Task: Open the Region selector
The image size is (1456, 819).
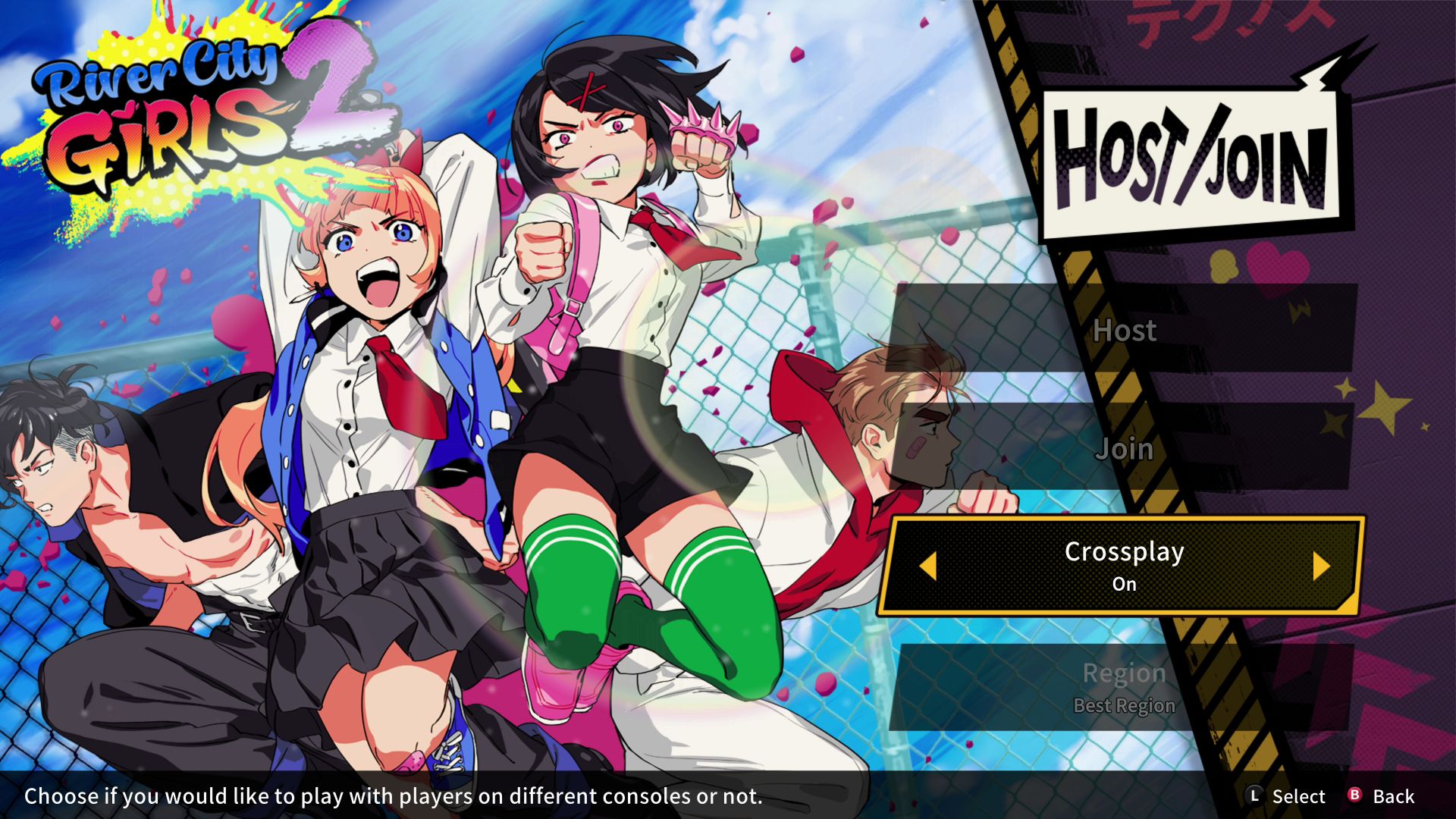Action: [x=1125, y=672]
